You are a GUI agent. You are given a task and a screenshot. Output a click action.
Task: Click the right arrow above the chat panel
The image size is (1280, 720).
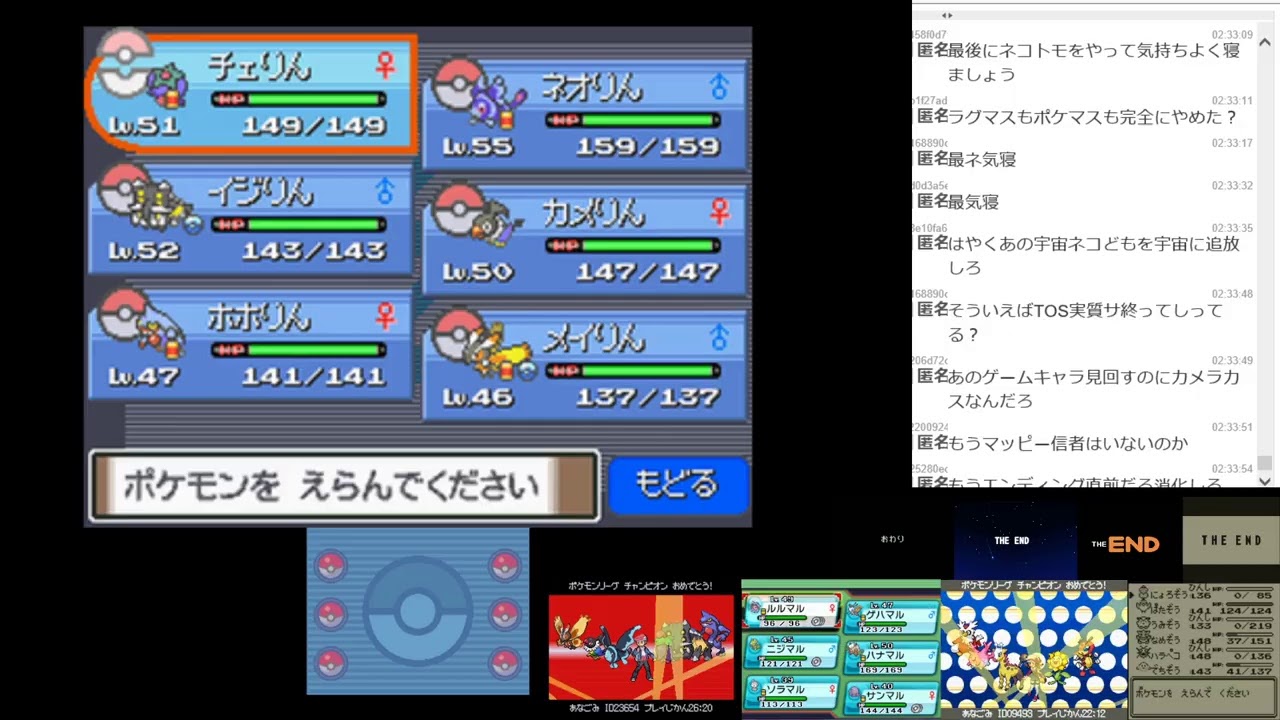(x=952, y=16)
